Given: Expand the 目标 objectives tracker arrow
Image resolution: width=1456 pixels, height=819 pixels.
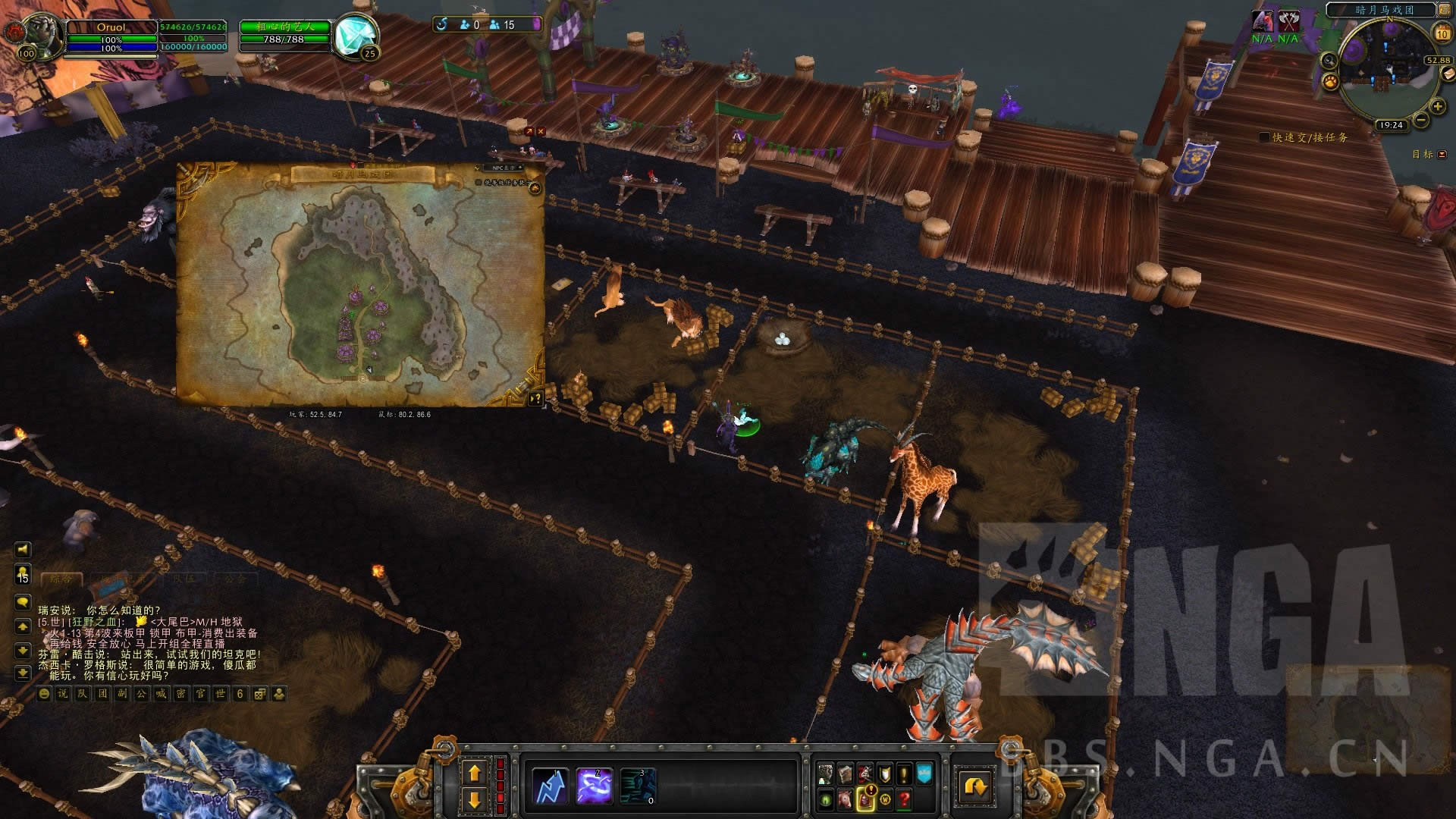Looking at the screenshot, I should [1442, 155].
